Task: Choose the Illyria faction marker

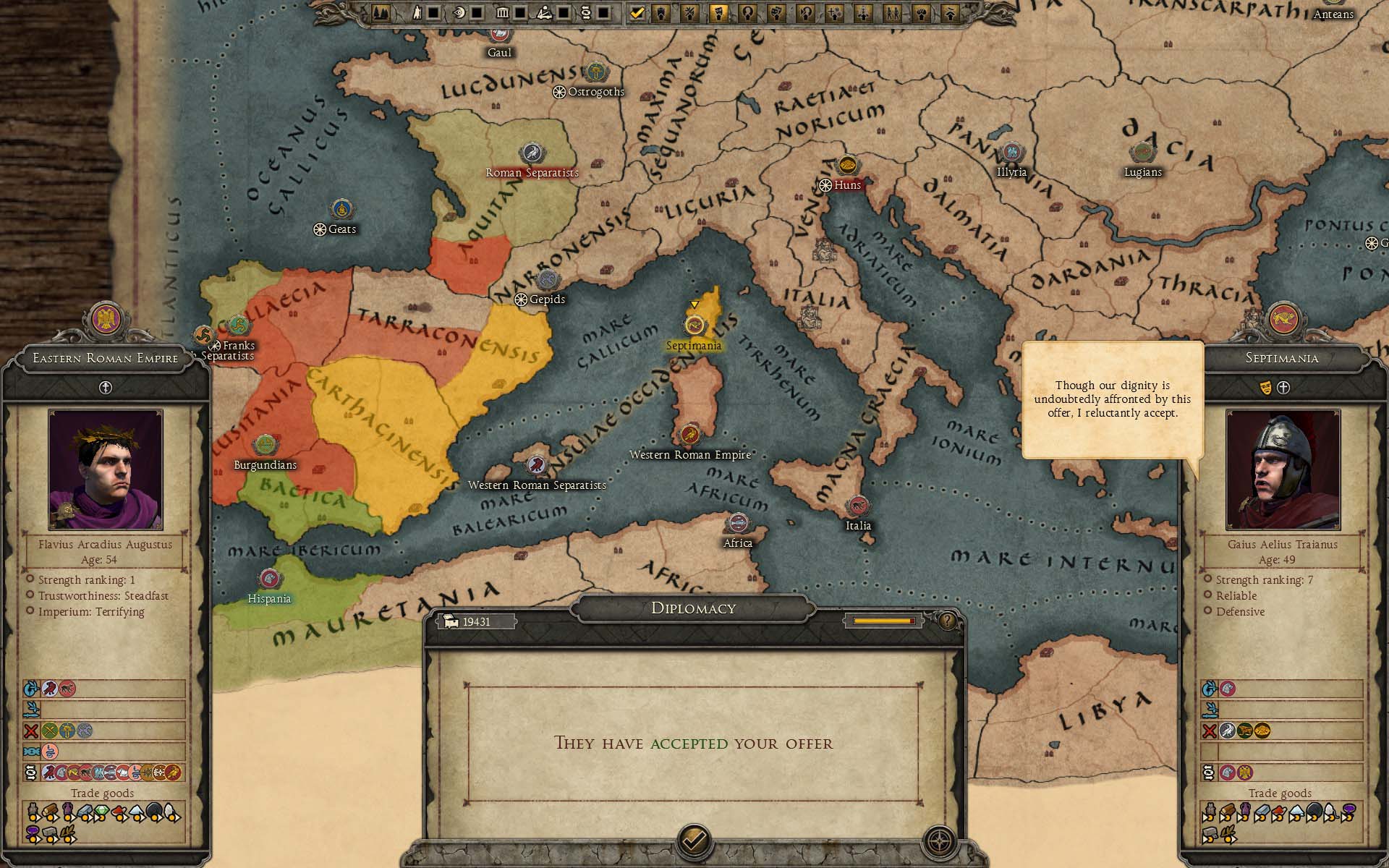Action: tap(1011, 153)
